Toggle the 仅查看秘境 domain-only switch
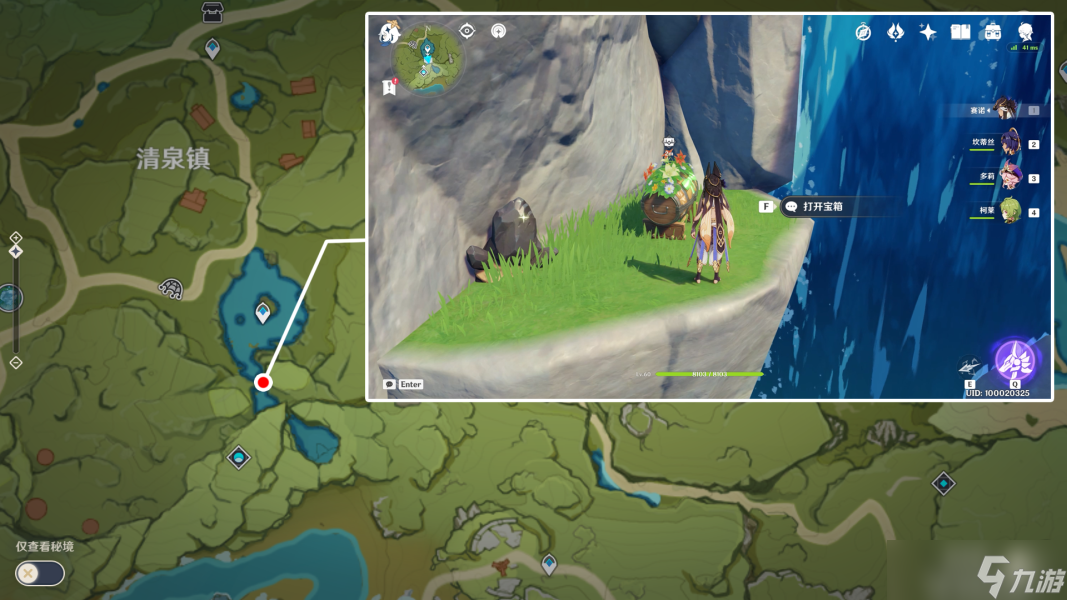 click(x=40, y=573)
